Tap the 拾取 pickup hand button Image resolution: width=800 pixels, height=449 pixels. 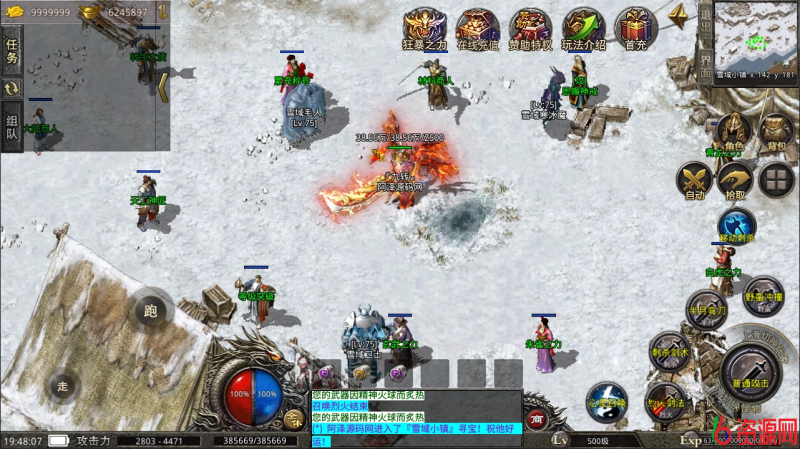[x=734, y=180]
